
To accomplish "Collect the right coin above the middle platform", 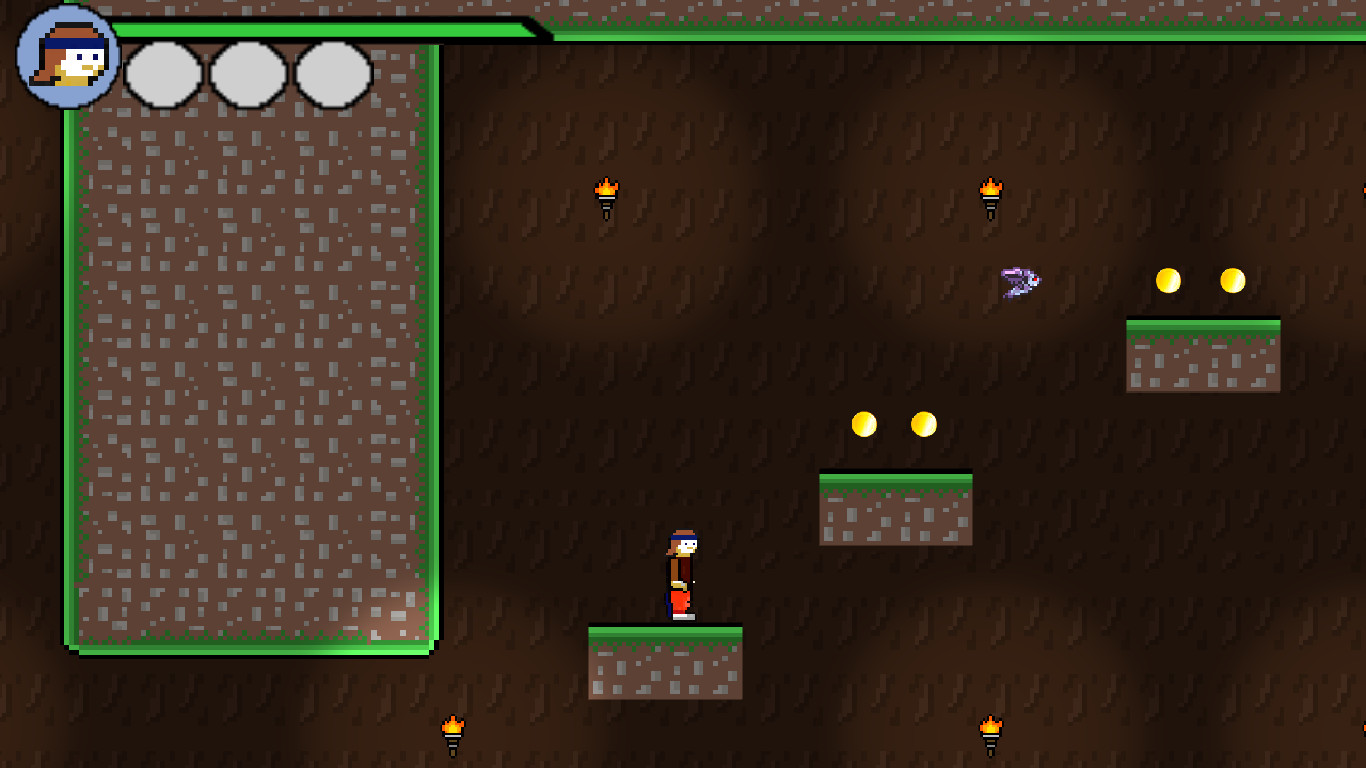I will coord(922,424).
